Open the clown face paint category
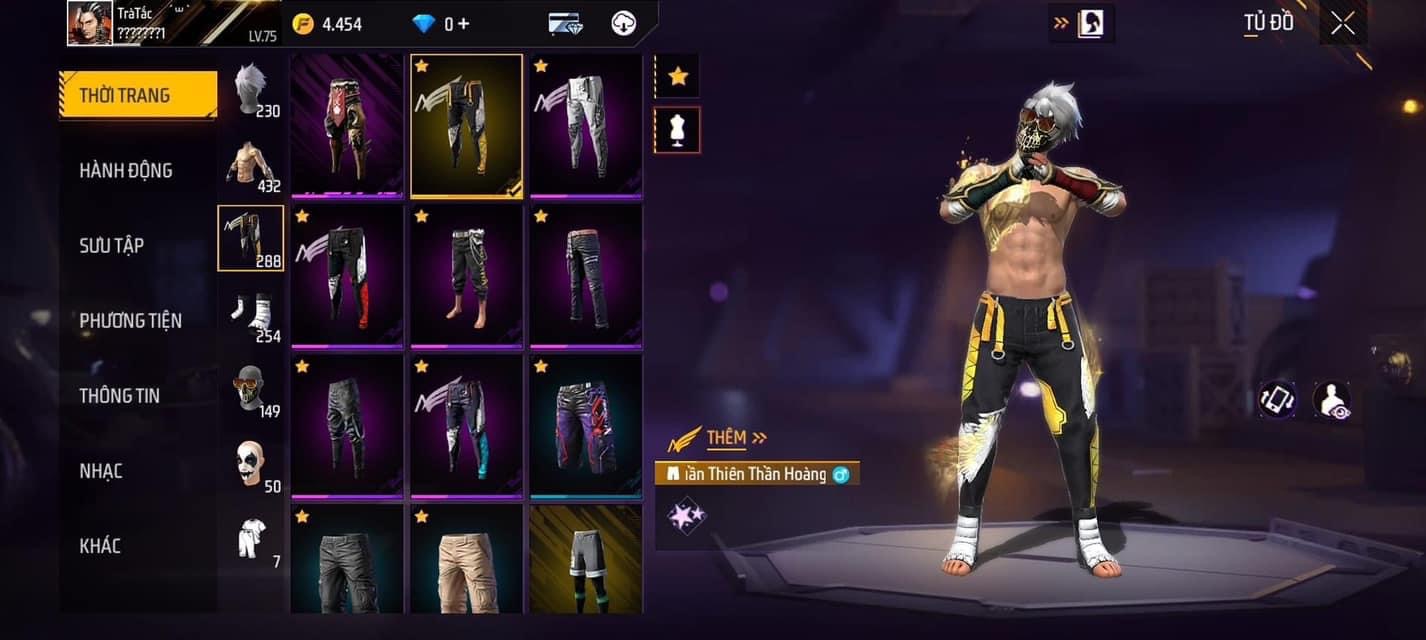The image size is (1426, 640). 250,464
